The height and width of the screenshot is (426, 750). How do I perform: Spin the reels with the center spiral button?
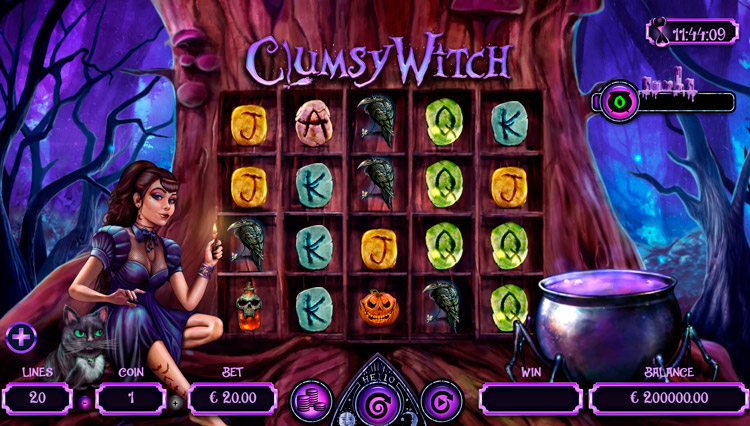(x=376, y=403)
